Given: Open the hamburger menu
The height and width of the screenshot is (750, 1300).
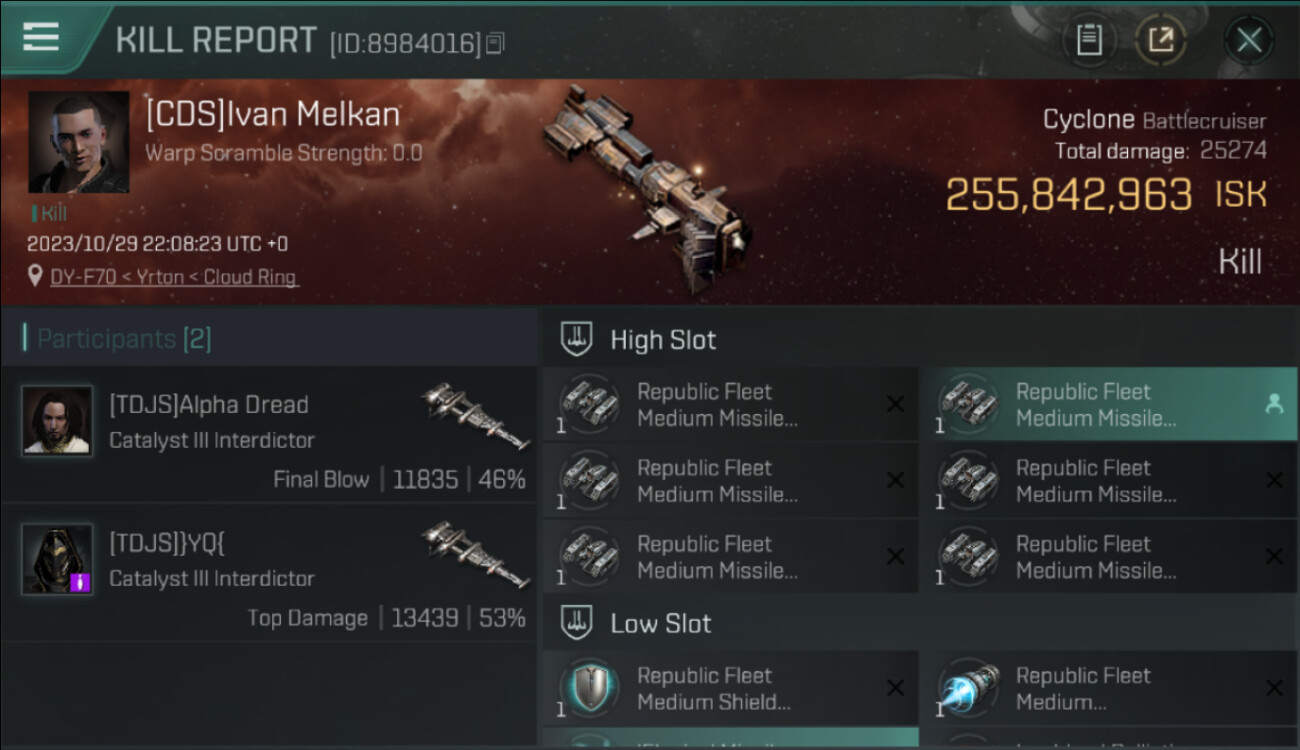Looking at the screenshot, I should [x=41, y=38].
